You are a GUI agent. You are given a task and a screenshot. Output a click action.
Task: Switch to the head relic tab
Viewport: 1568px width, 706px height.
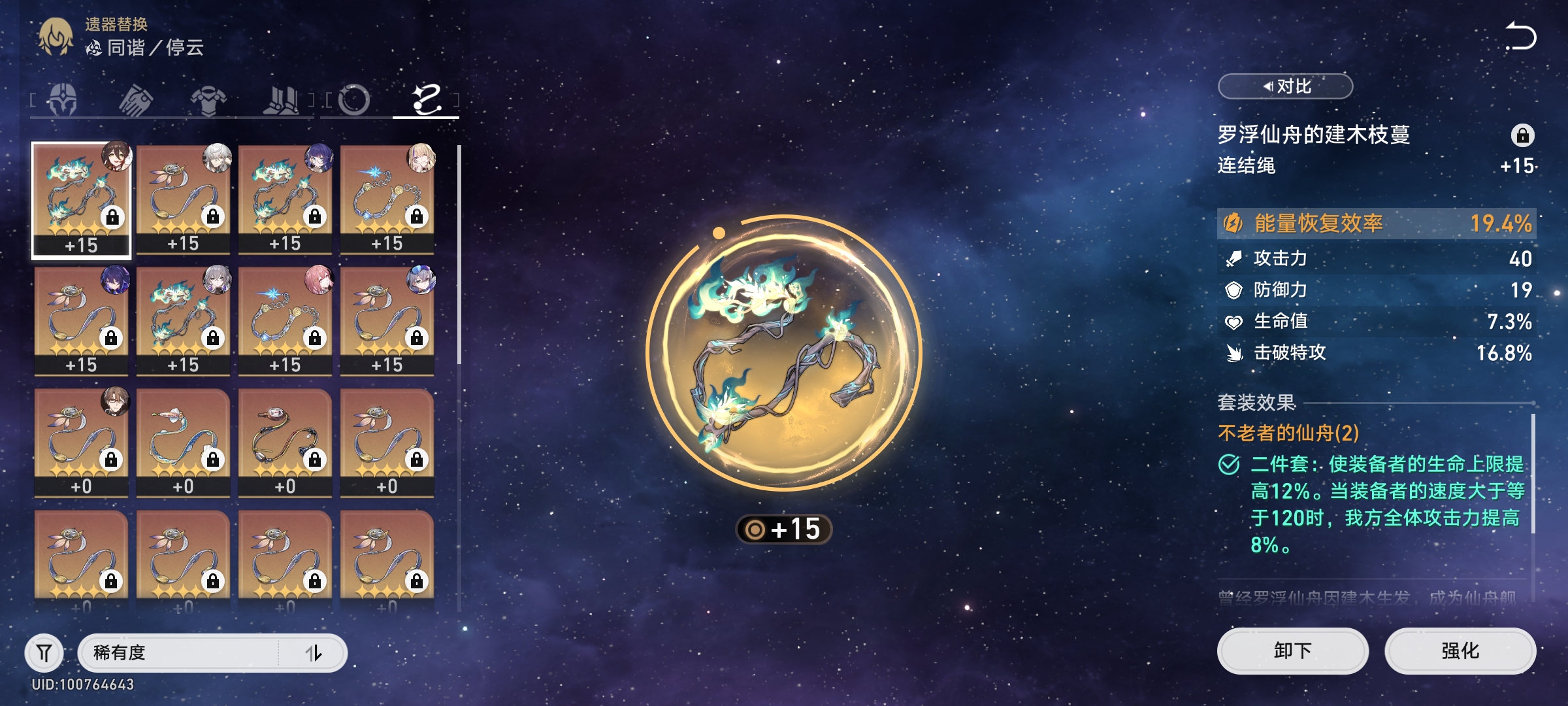point(63,100)
